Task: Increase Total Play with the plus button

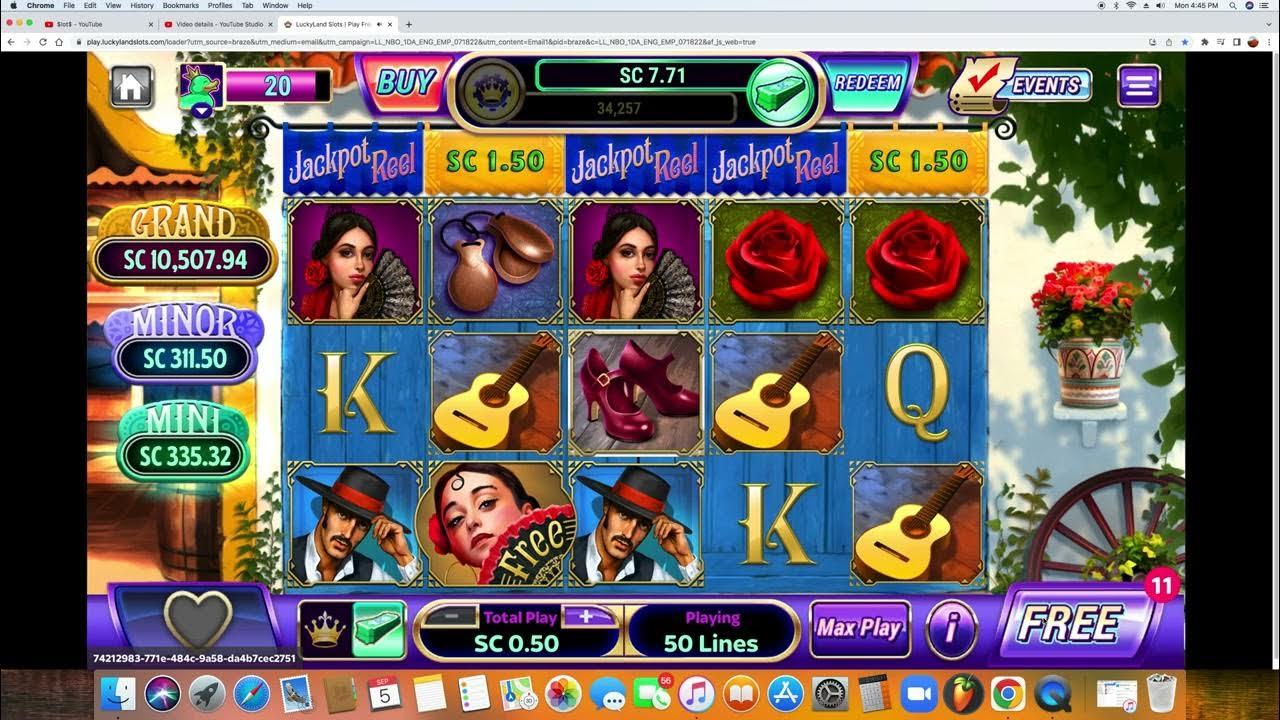Action: pyautogui.click(x=586, y=617)
